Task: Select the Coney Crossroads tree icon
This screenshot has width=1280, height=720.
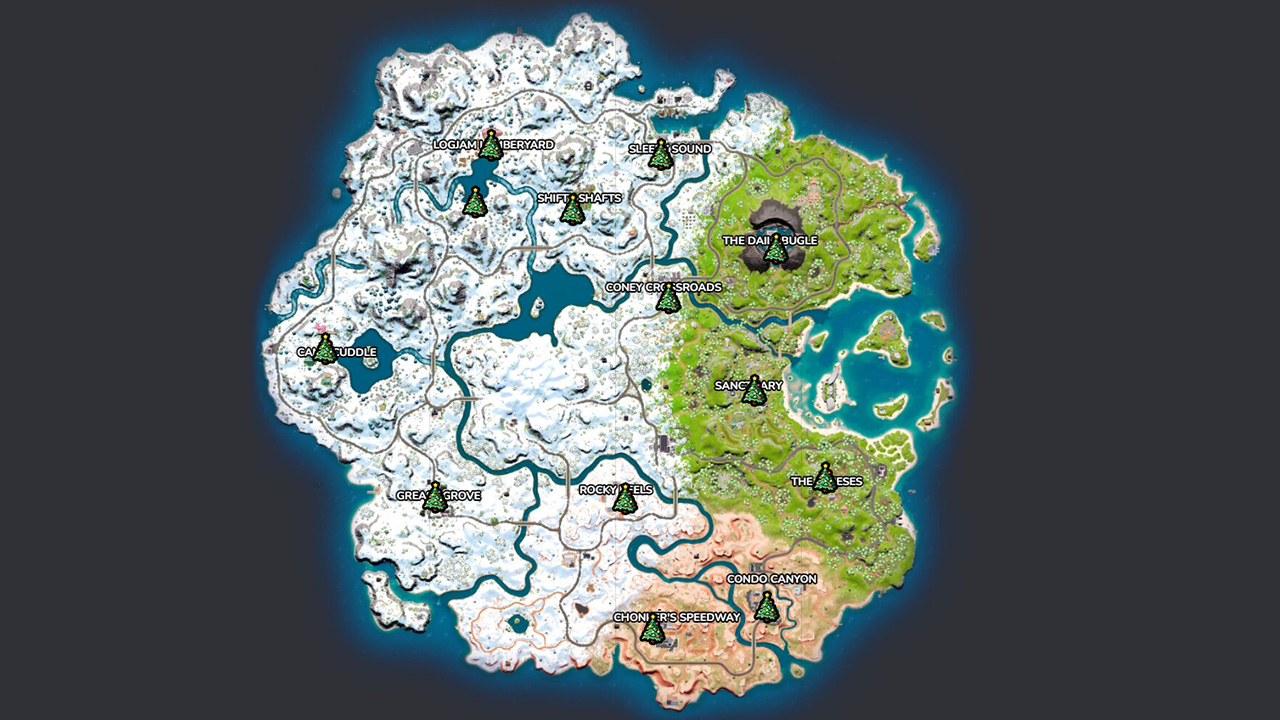Action: [668, 301]
